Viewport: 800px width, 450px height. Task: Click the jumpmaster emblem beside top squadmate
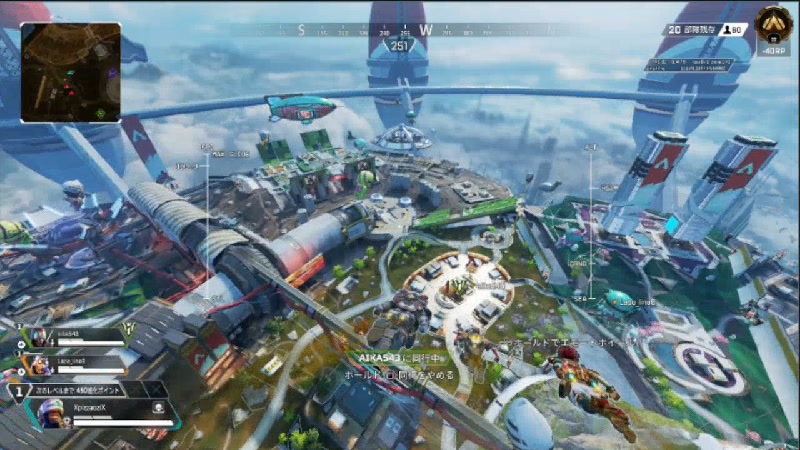[x=128, y=330]
